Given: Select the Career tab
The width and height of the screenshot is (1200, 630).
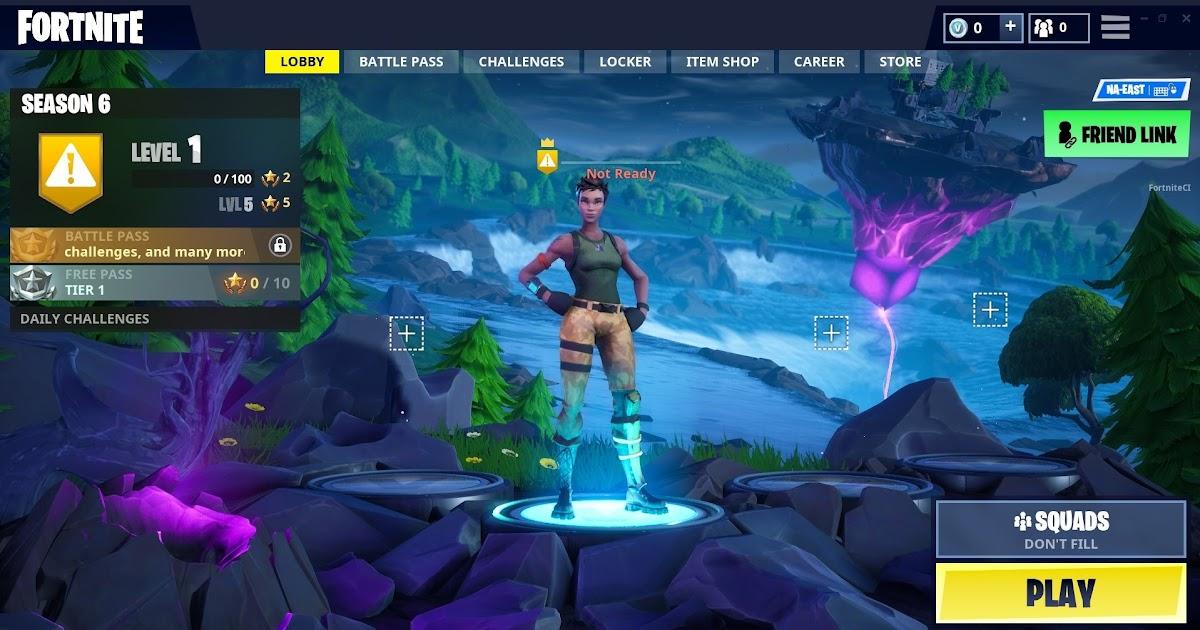Looking at the screenshot, I should point(819,62).
